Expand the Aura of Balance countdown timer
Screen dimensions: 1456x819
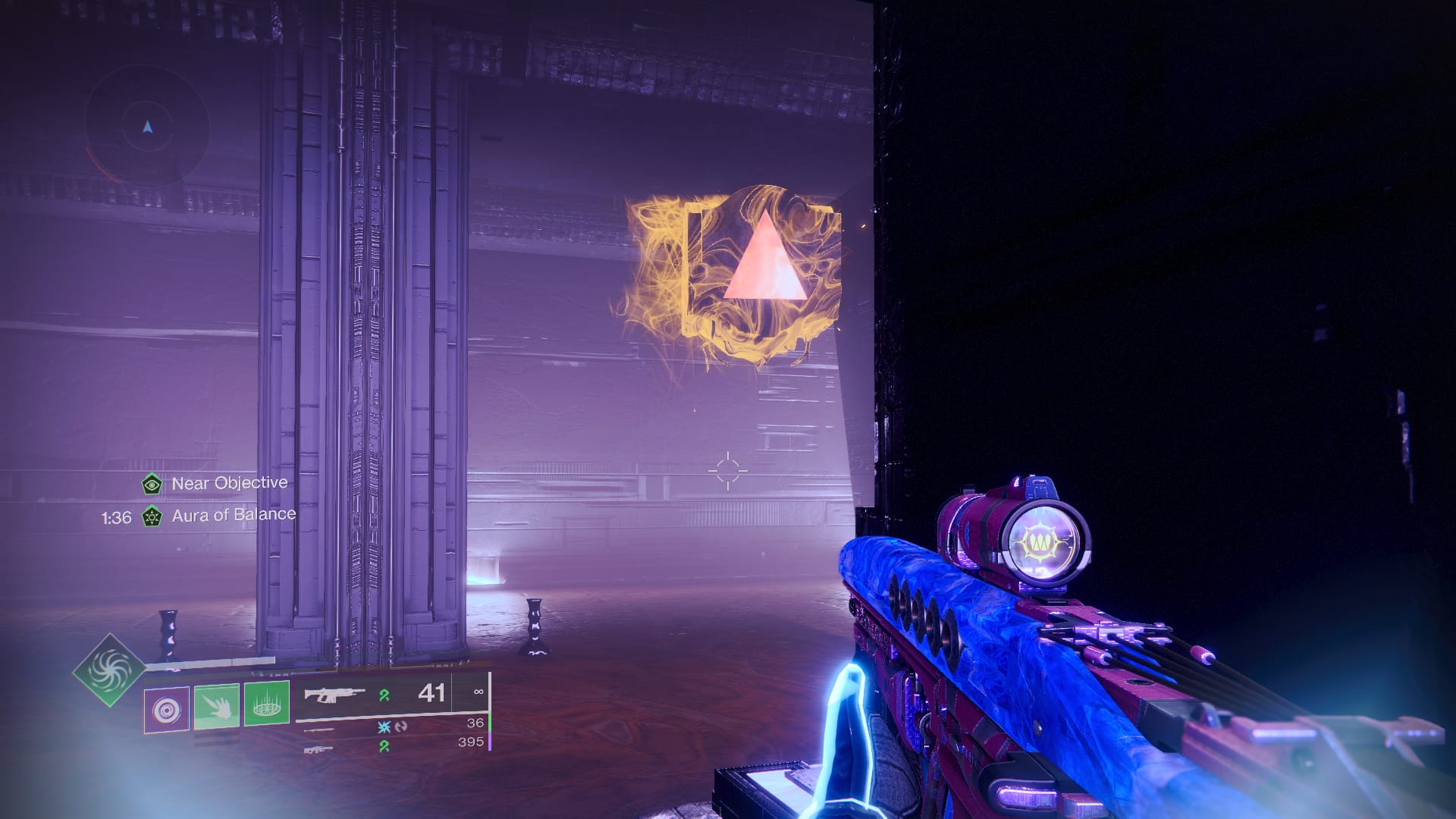pos(115,516)
